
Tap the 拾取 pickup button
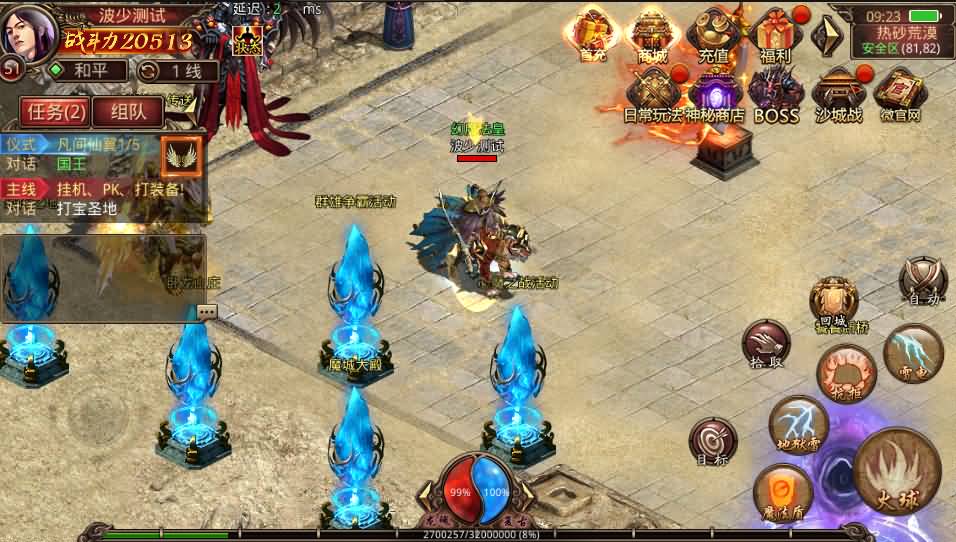(x=765, y=345)
